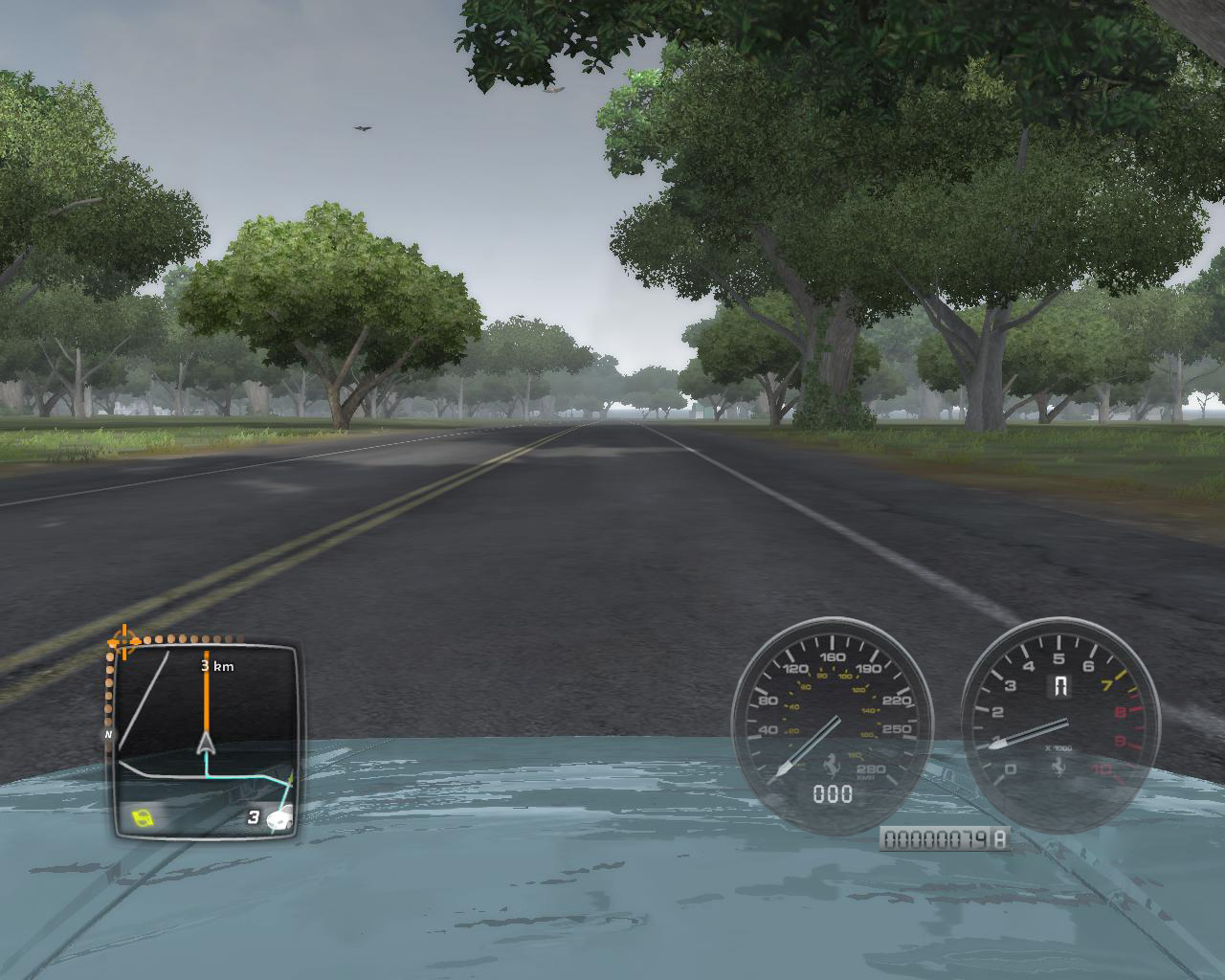Click the player arrow on the minimap

pyautogui.click(x=206, y=743)
